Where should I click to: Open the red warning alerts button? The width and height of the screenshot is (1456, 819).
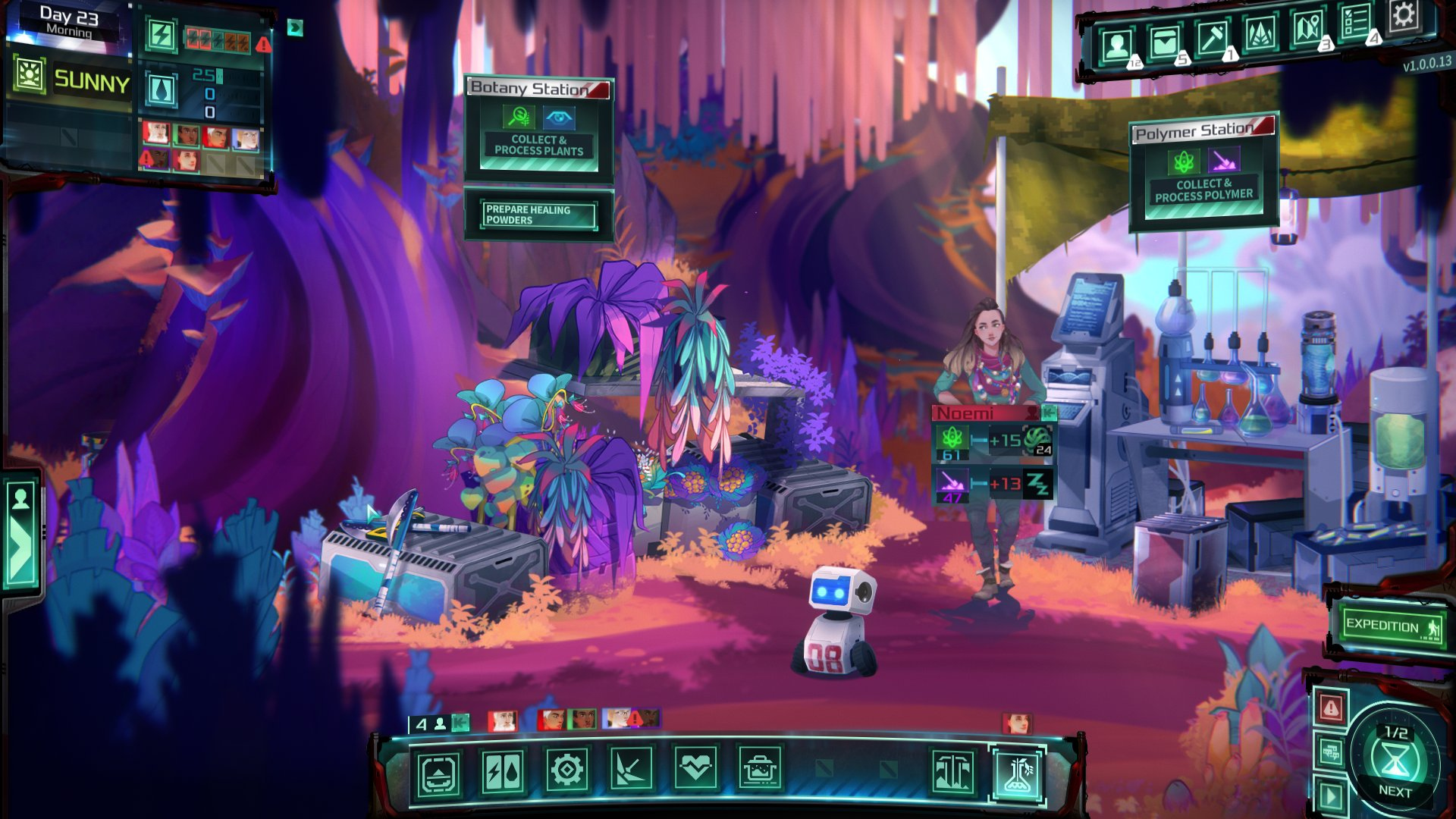1331,708
